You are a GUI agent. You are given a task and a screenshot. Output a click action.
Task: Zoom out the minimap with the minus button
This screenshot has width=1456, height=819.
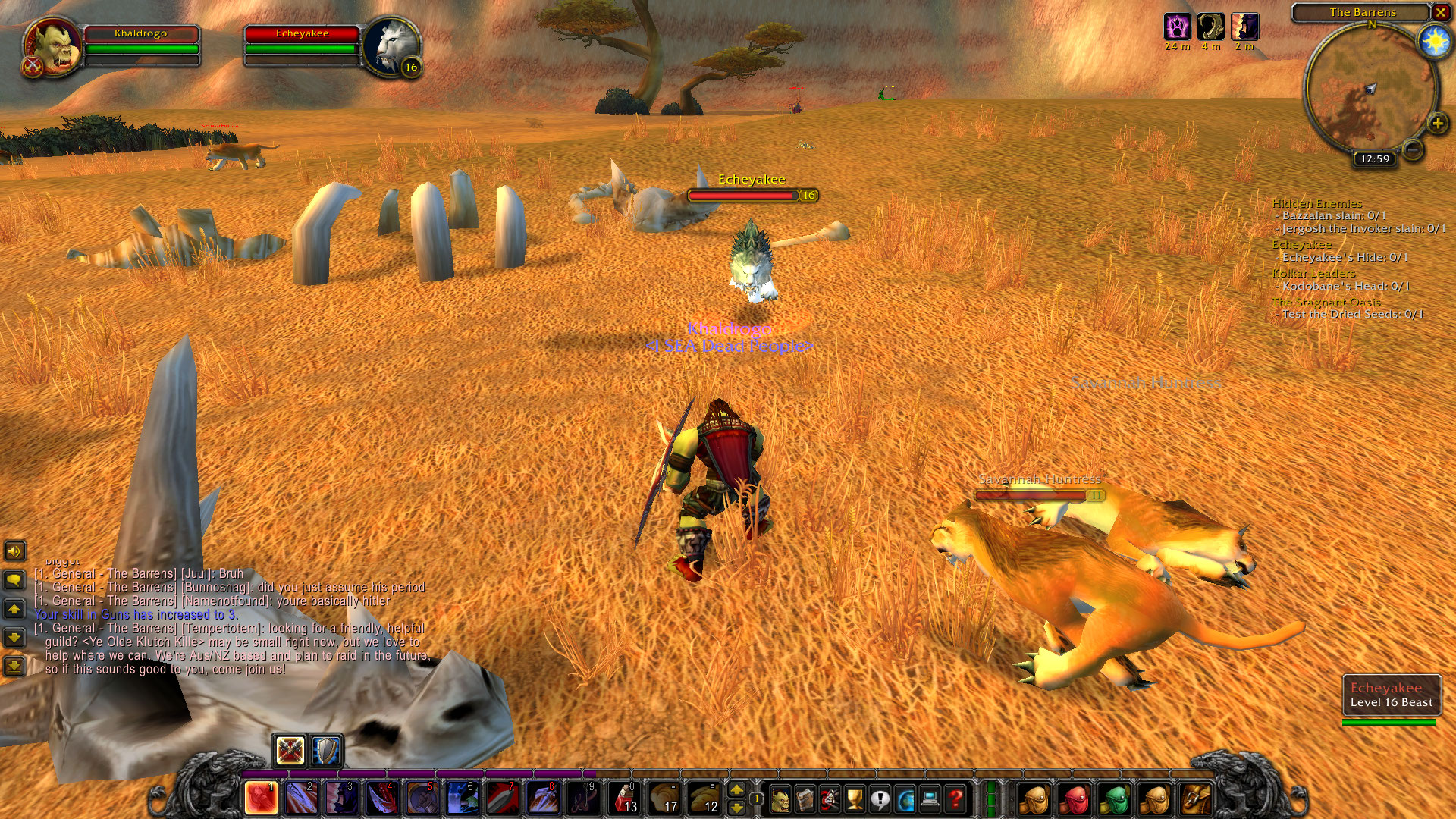pos(1412,149)
